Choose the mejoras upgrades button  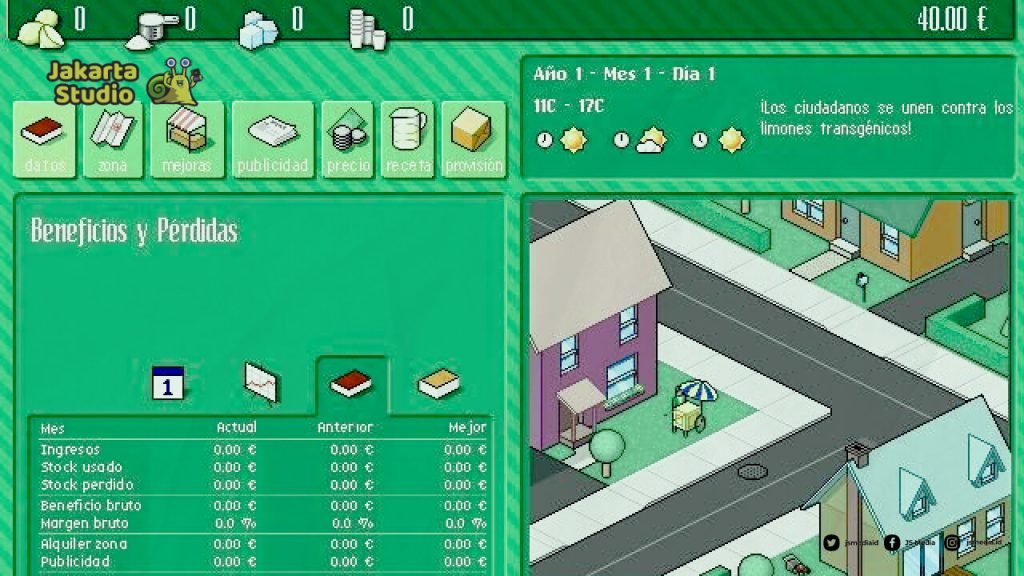[187, 140]
